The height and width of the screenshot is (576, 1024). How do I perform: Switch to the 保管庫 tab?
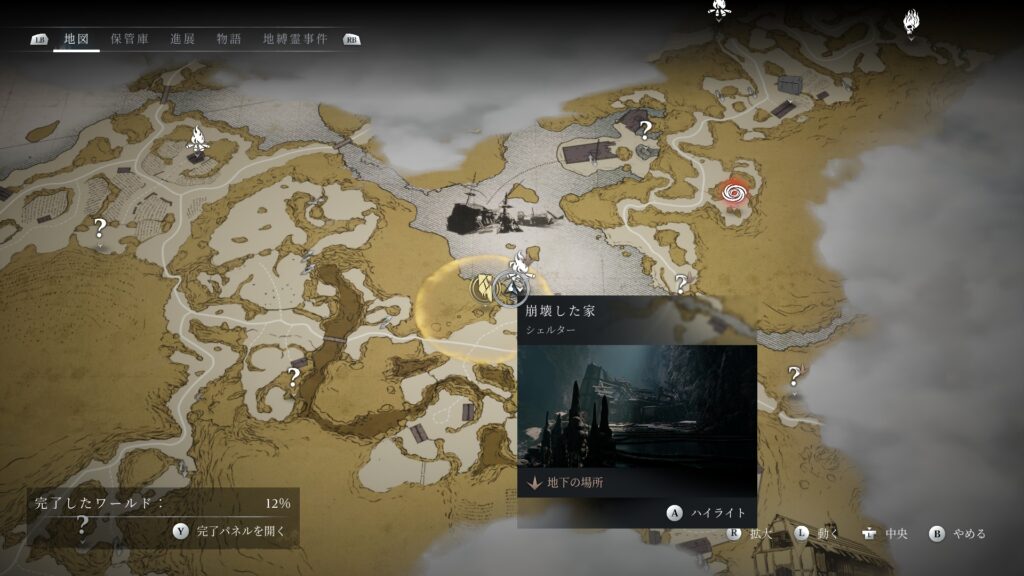pyautogui.click(x=130, y=39)
